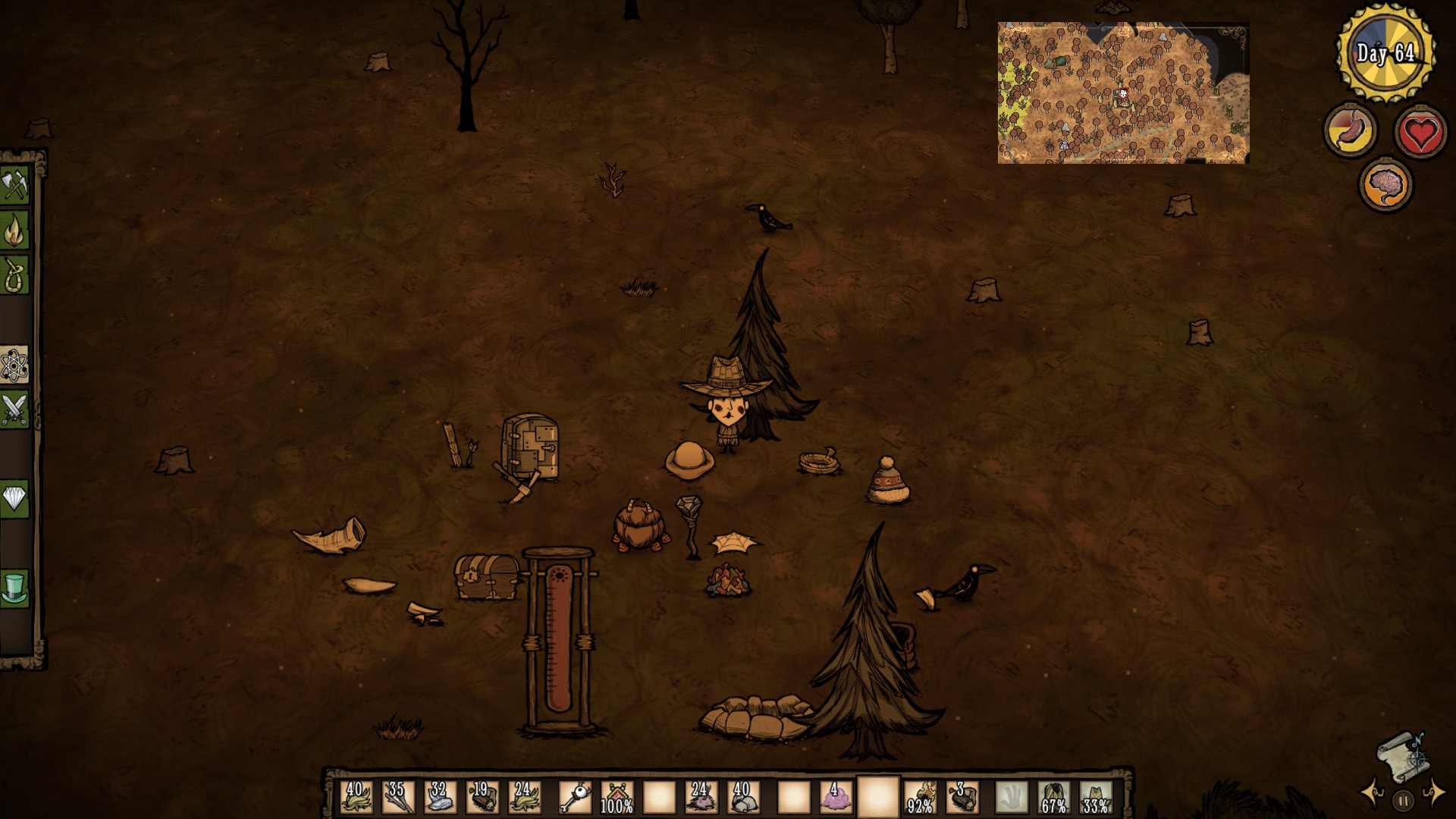Open the Fight crafting tab with crossed swords
Image resolution: width=1456 pixels, height=819 pixels.
point(14,410)
